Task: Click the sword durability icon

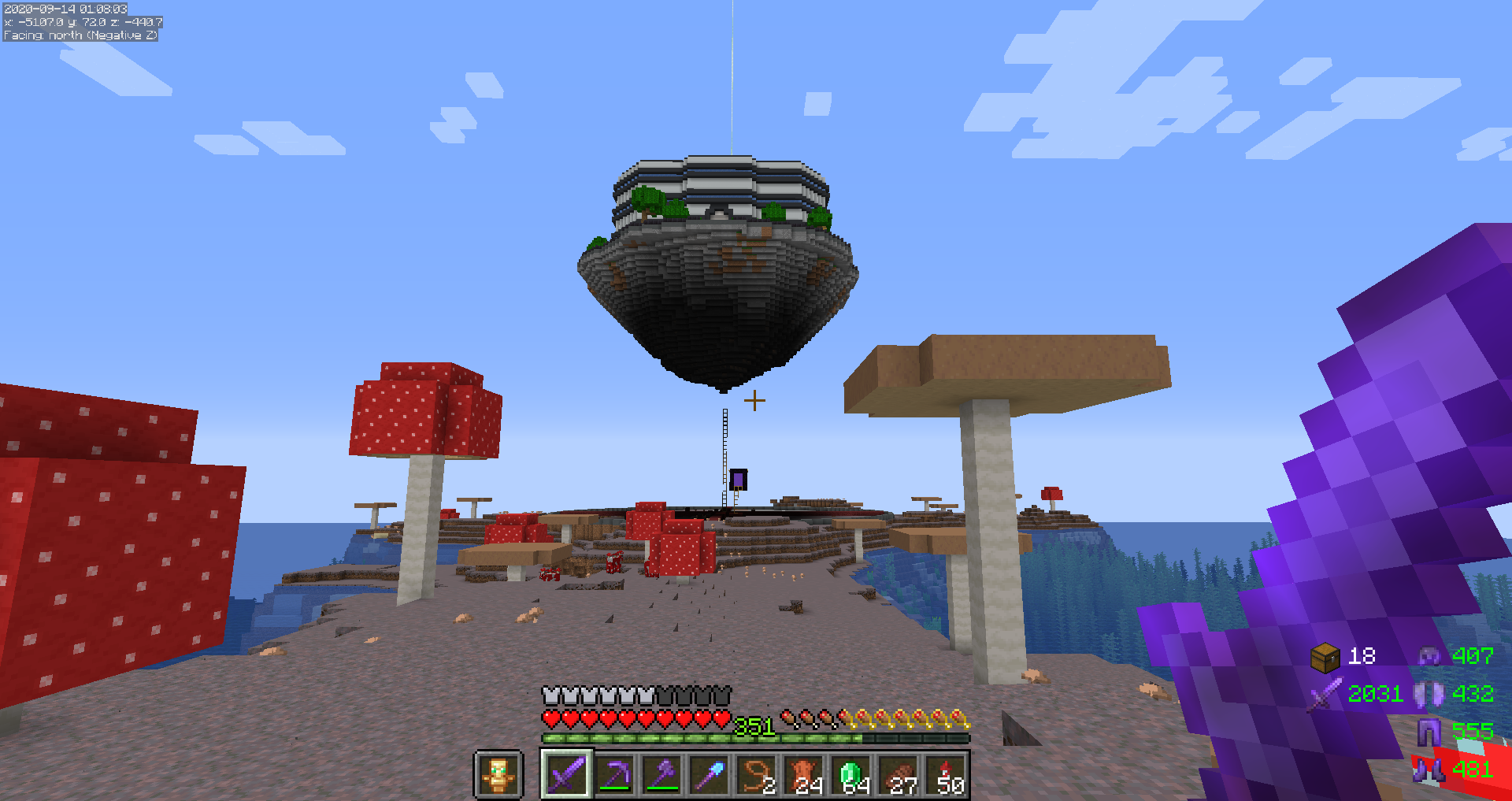Action: (1325, 695)
